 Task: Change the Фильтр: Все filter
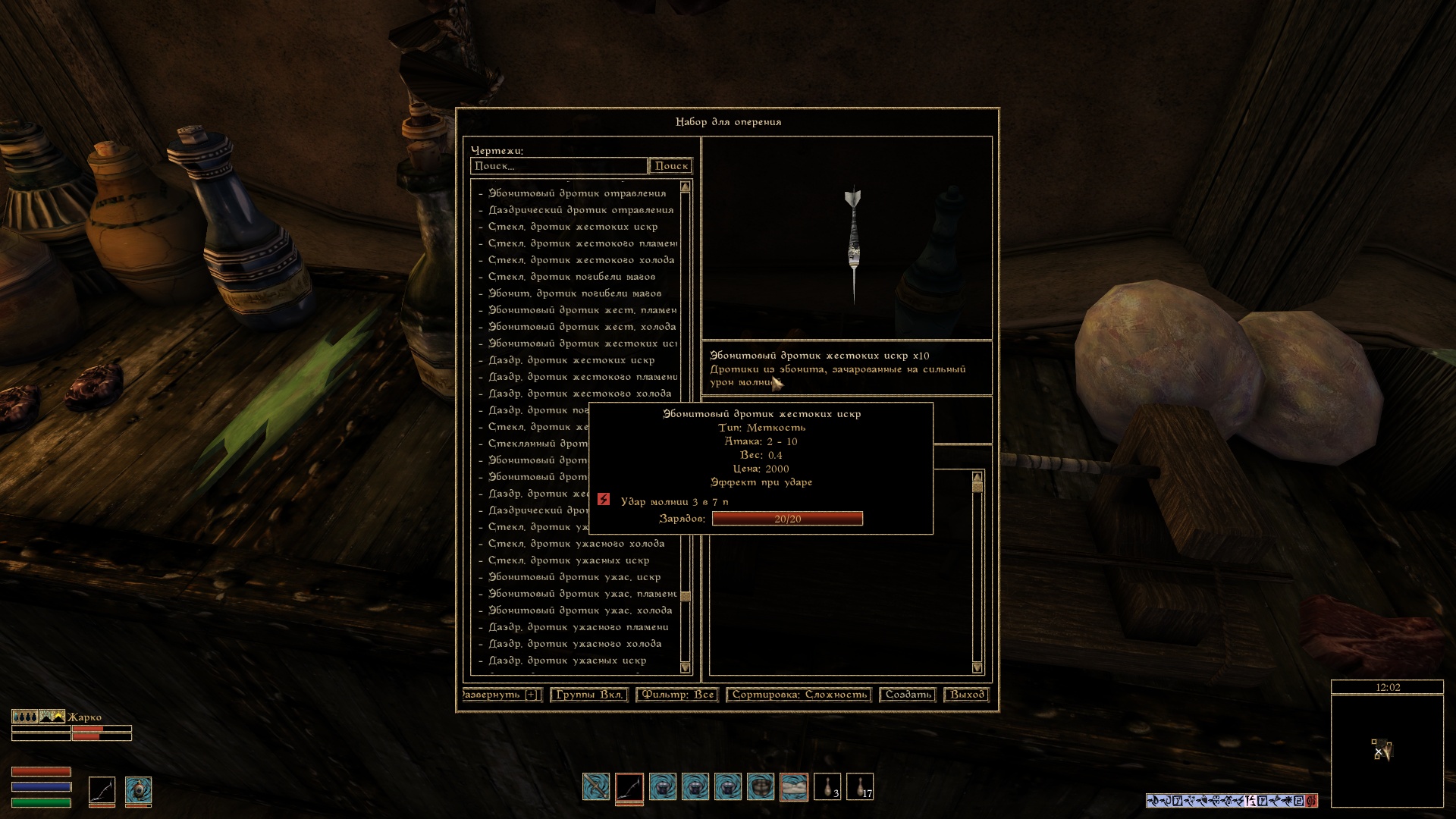[677, 695]
